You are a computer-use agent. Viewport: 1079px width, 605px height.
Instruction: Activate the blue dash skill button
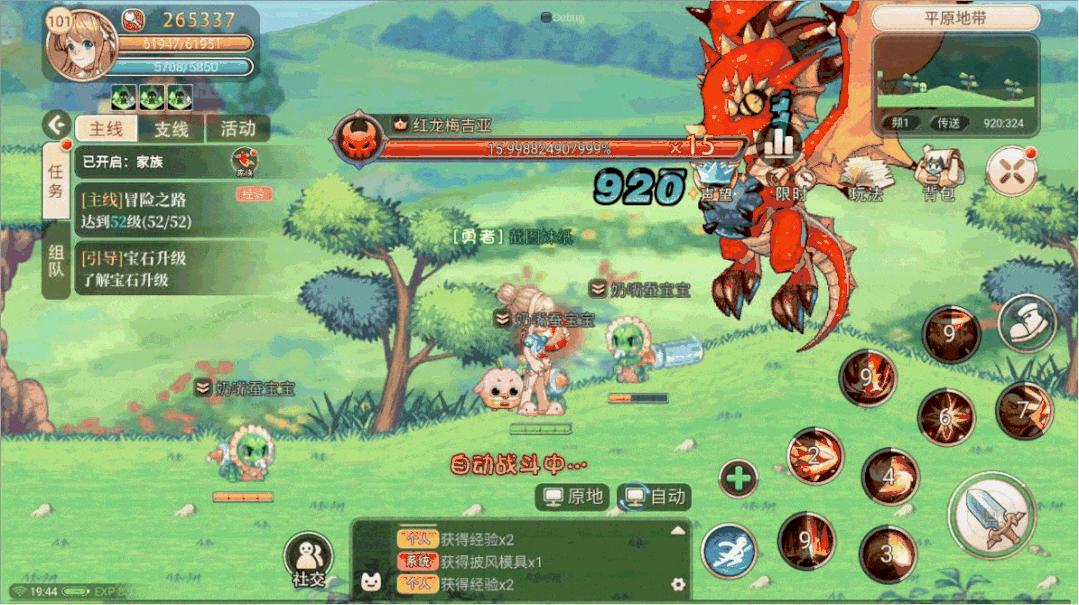click(x=728, y=551)
